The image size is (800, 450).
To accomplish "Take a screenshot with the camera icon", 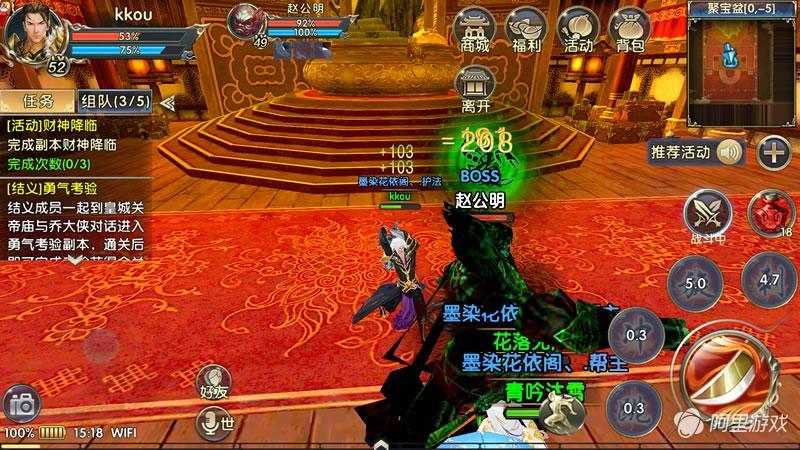I will tap(20, 404).
